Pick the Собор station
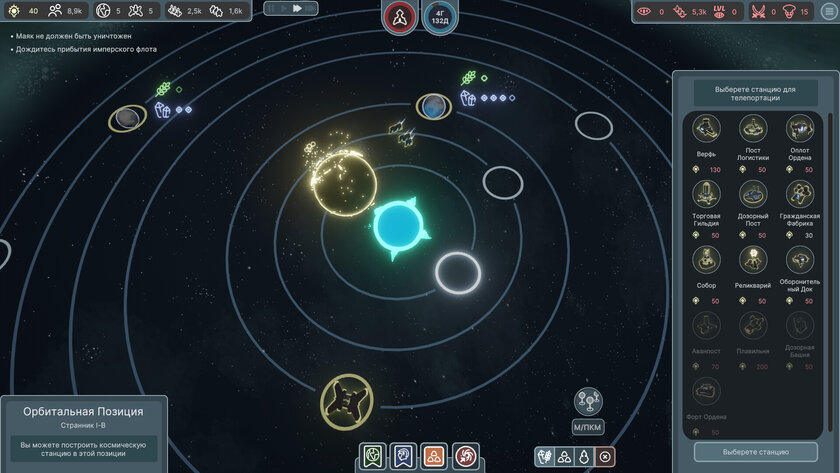 click(707, 260)
